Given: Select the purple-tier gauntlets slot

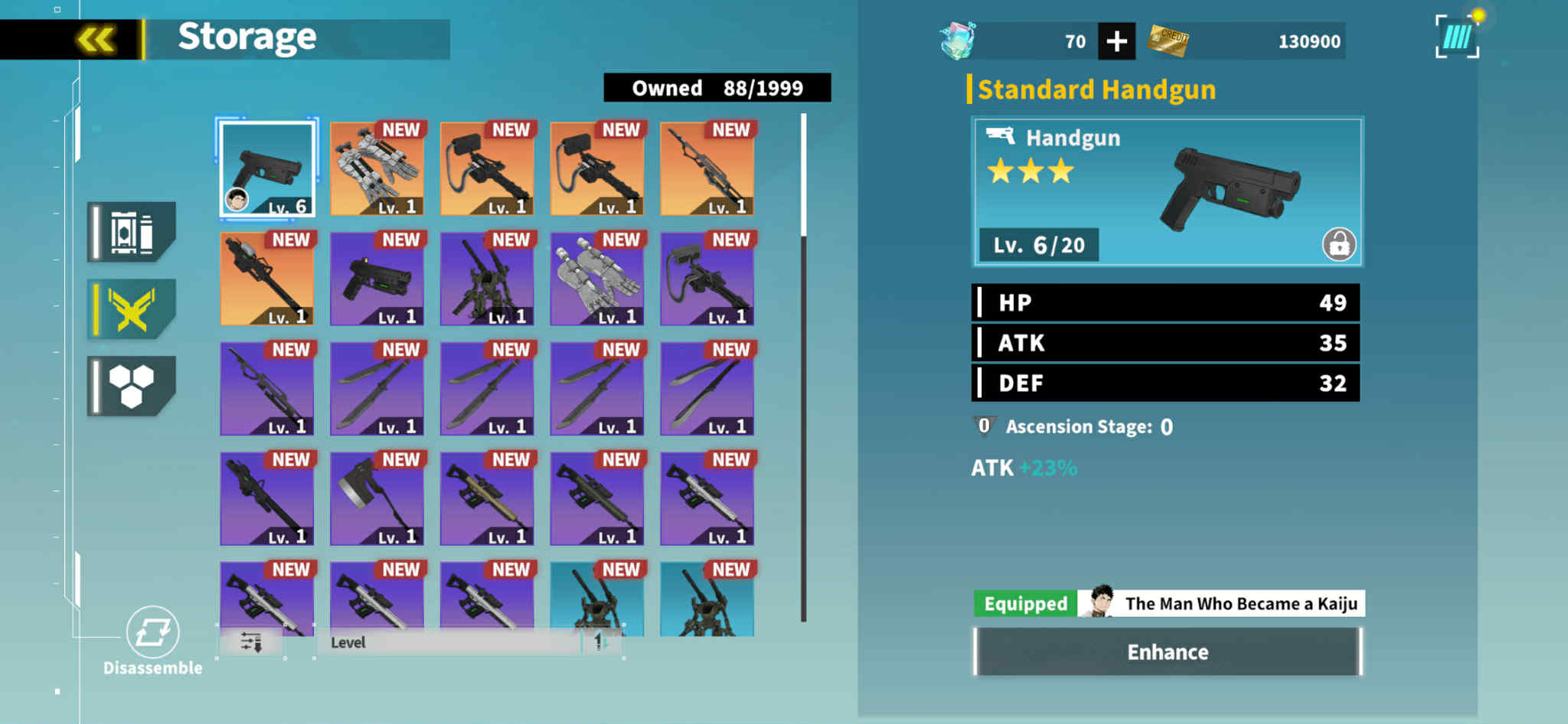Looking at the screenshot, I should click(x=597, y=279).
